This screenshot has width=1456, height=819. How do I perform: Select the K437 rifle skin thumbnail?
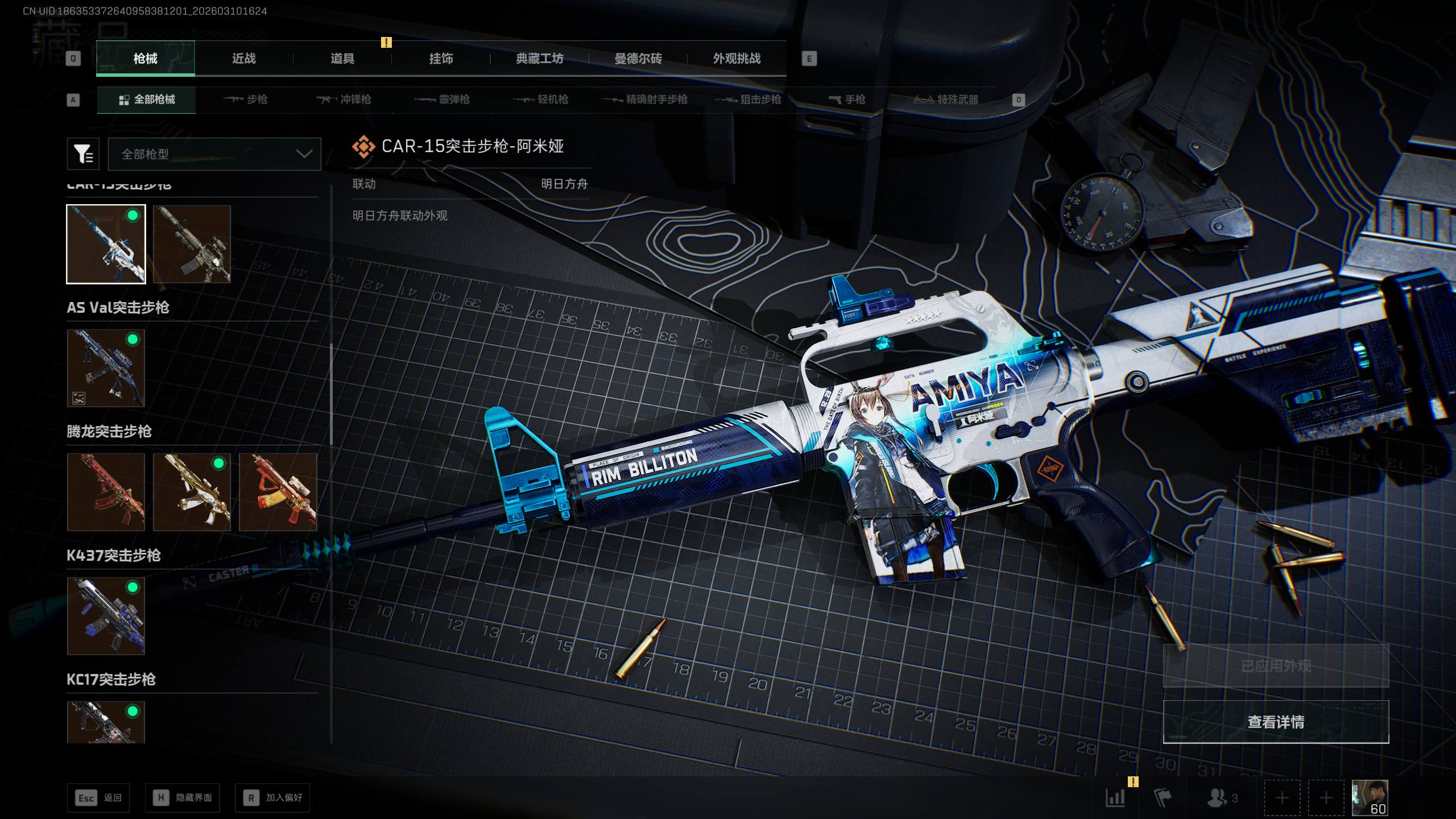[x=106, y=616]
